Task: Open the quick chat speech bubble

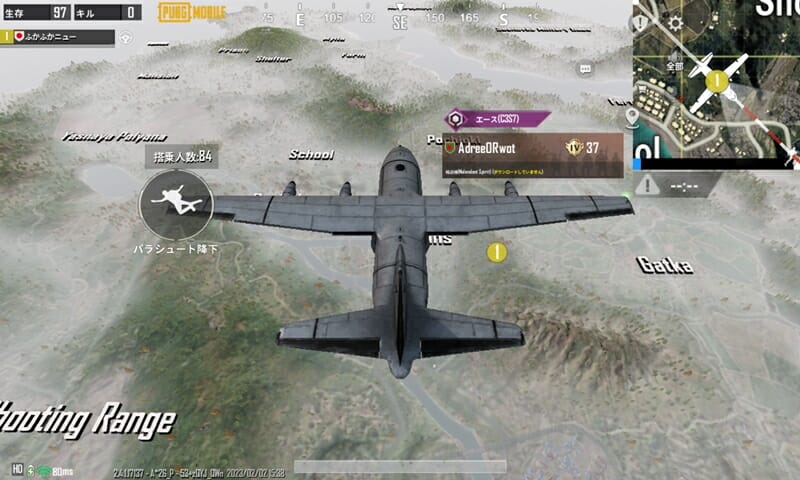Action: tap(586, 67)
